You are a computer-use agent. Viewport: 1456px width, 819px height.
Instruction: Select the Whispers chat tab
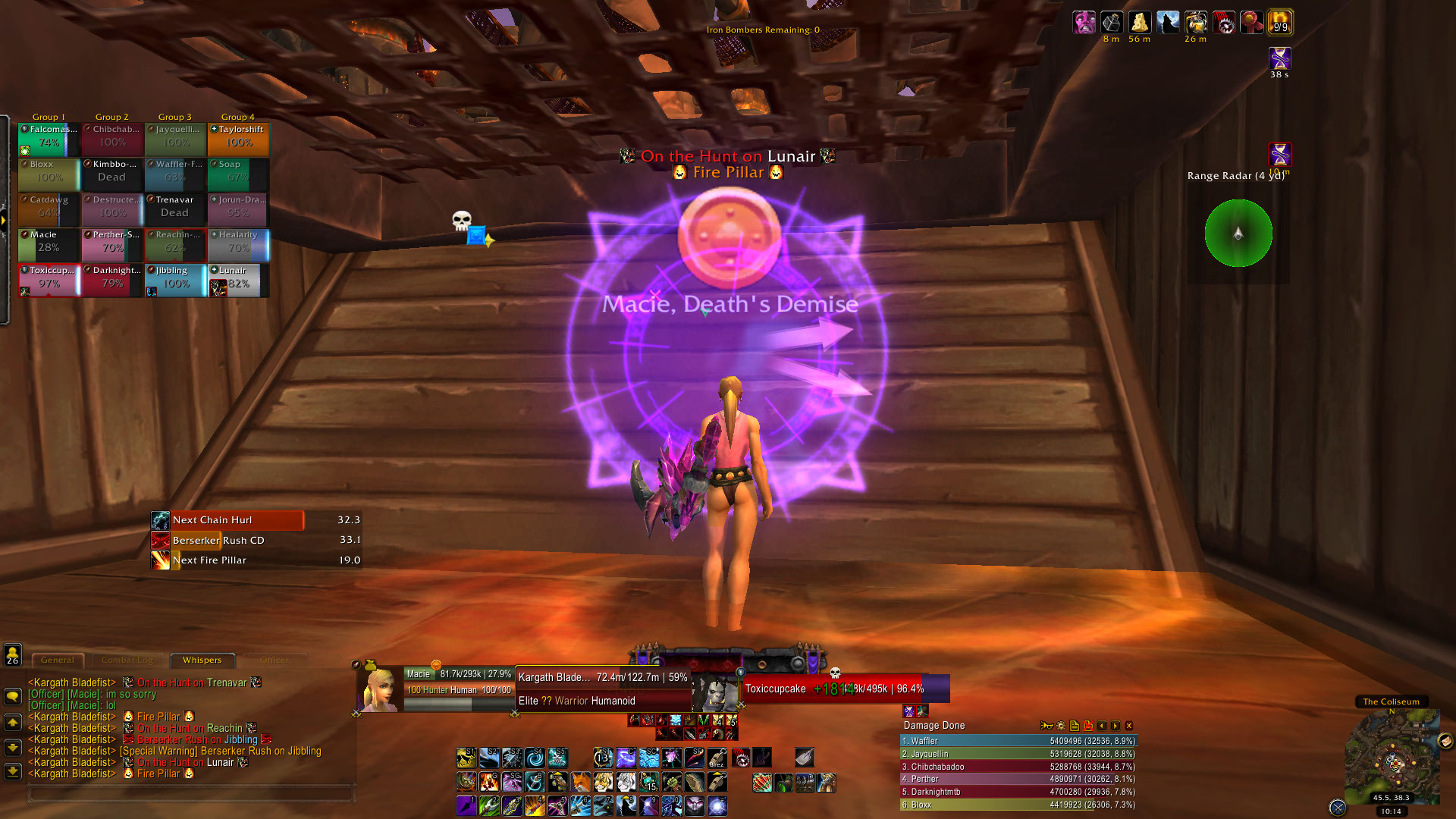pos(202,660)
